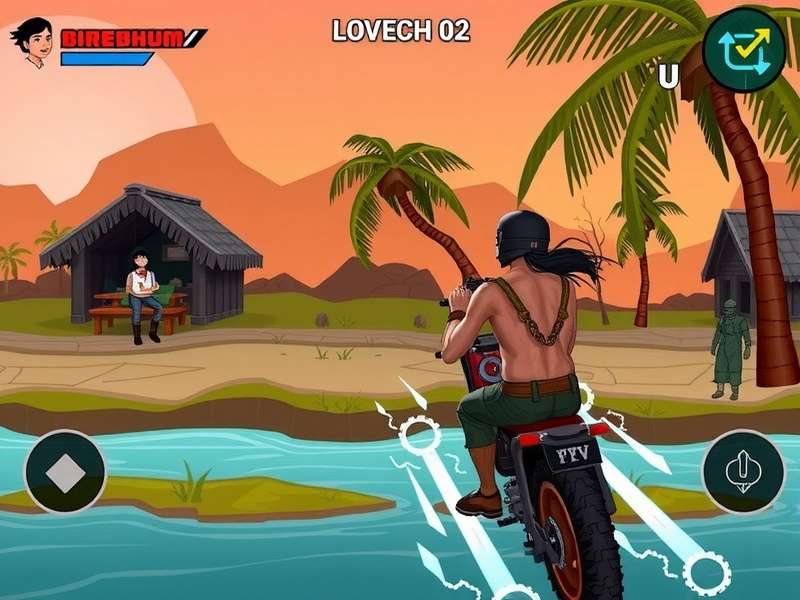Activate the round down-arrow action button
The height and width of the screenshot is (600, 800).
point(743,471)
